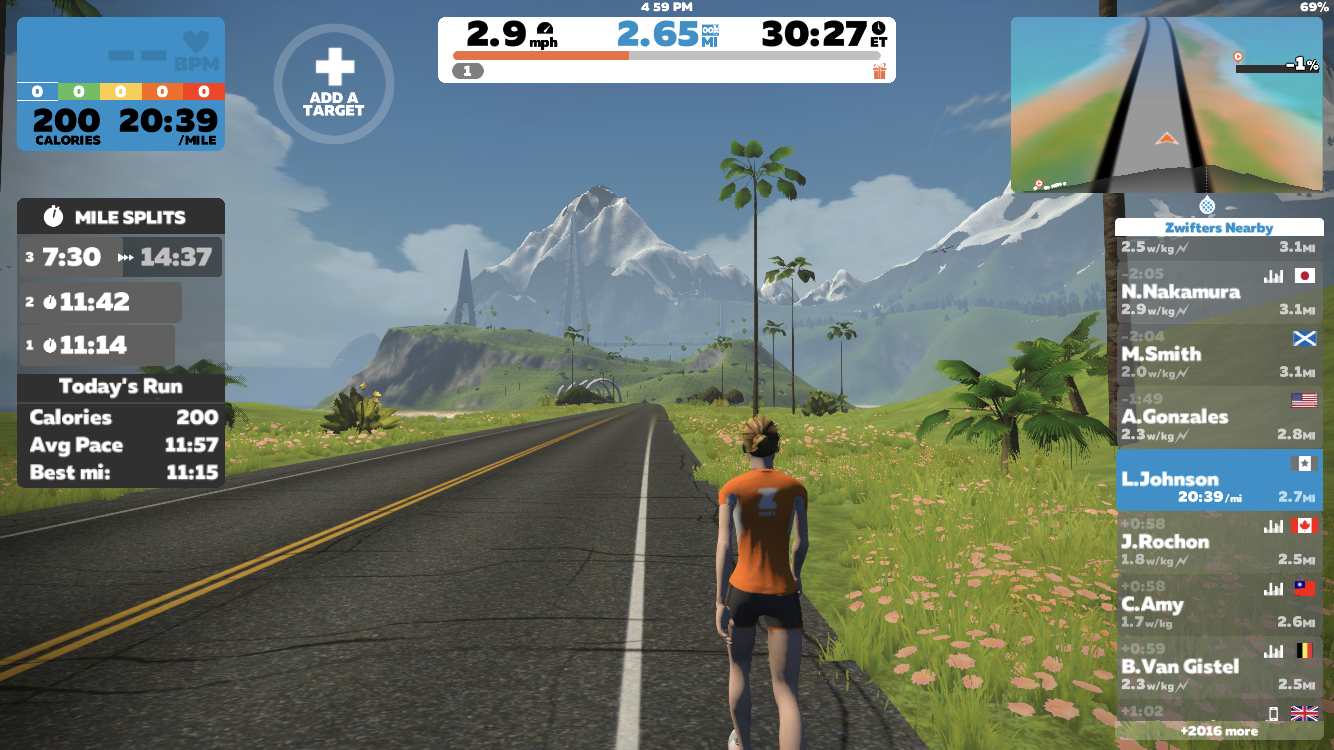Open the minimap view
This screenshot has height=750, width=1334.
coord(1164,104)
